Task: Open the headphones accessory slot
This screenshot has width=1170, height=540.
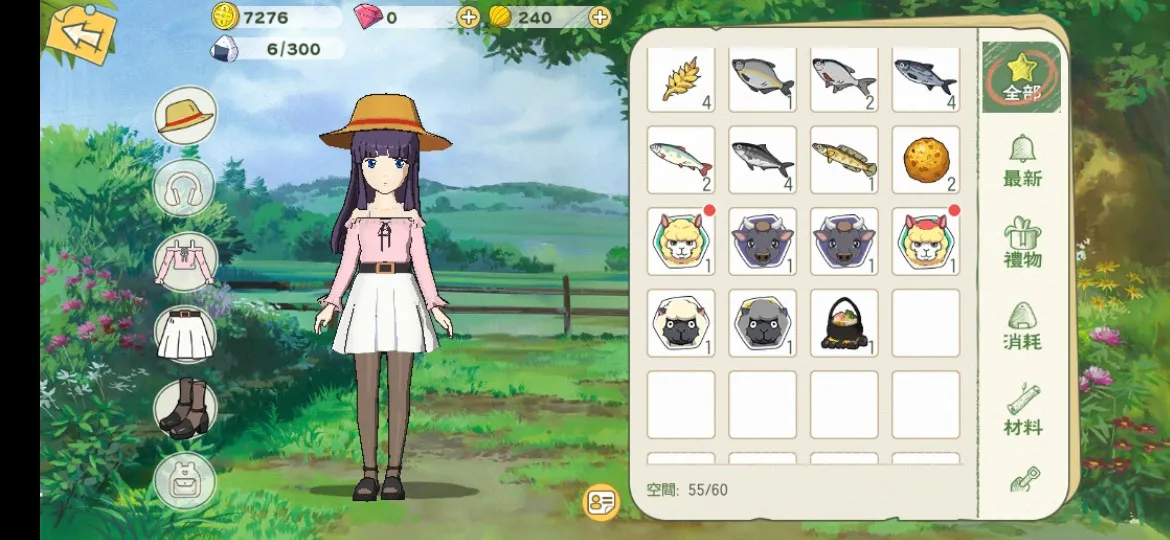Action: [x=185, y=188]
